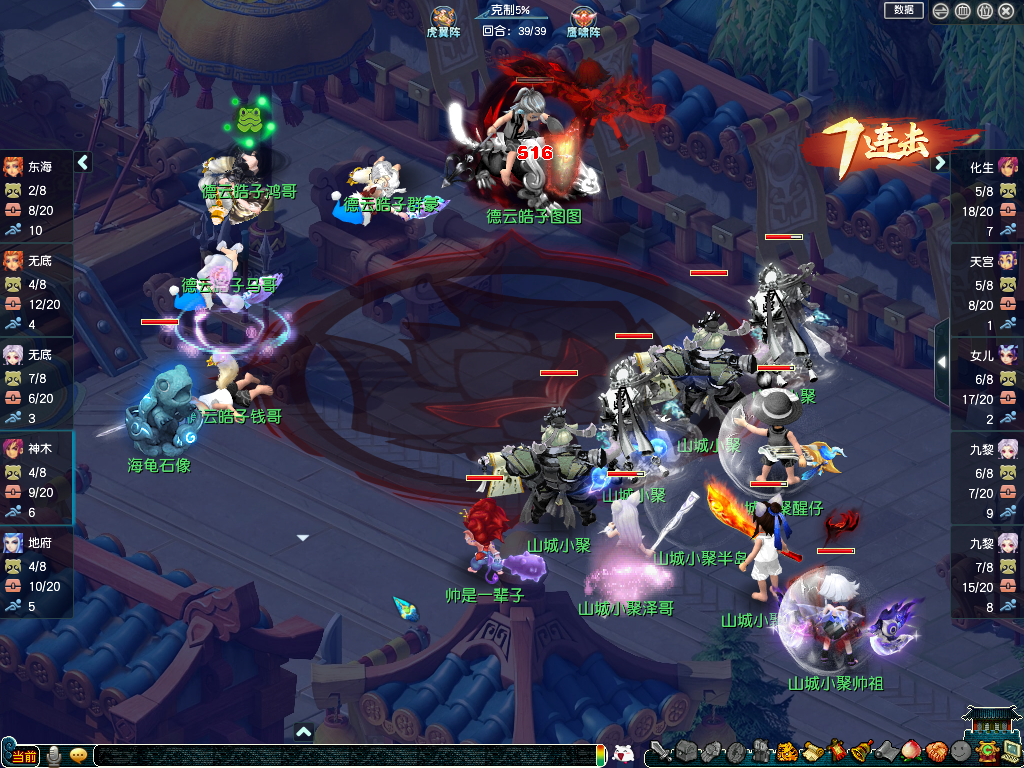
Task: Select the 神木 team member entry
Action: tap(36, 478)
